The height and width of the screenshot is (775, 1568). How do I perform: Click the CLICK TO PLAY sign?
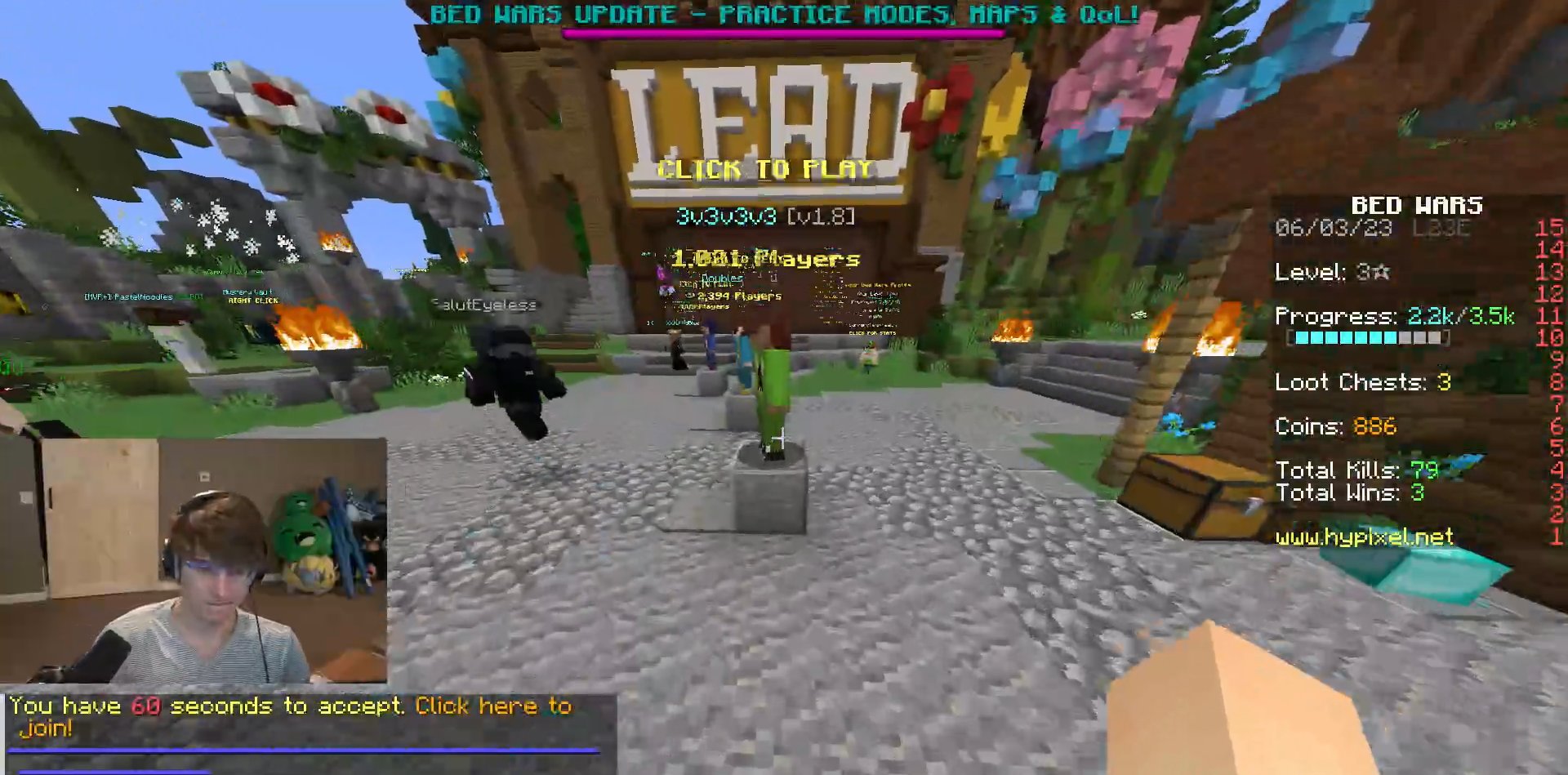tap(766, 170)
